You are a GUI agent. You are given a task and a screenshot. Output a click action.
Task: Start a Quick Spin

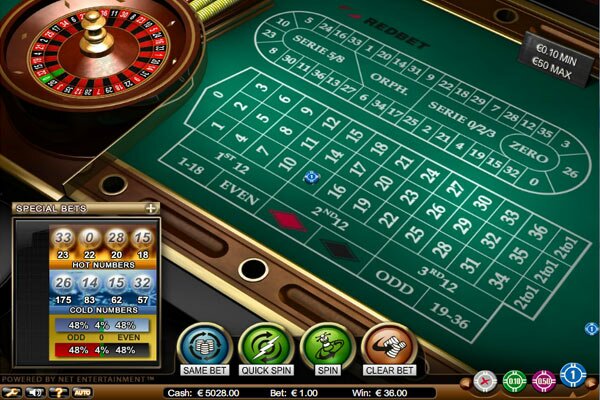(x=264, y=347)
